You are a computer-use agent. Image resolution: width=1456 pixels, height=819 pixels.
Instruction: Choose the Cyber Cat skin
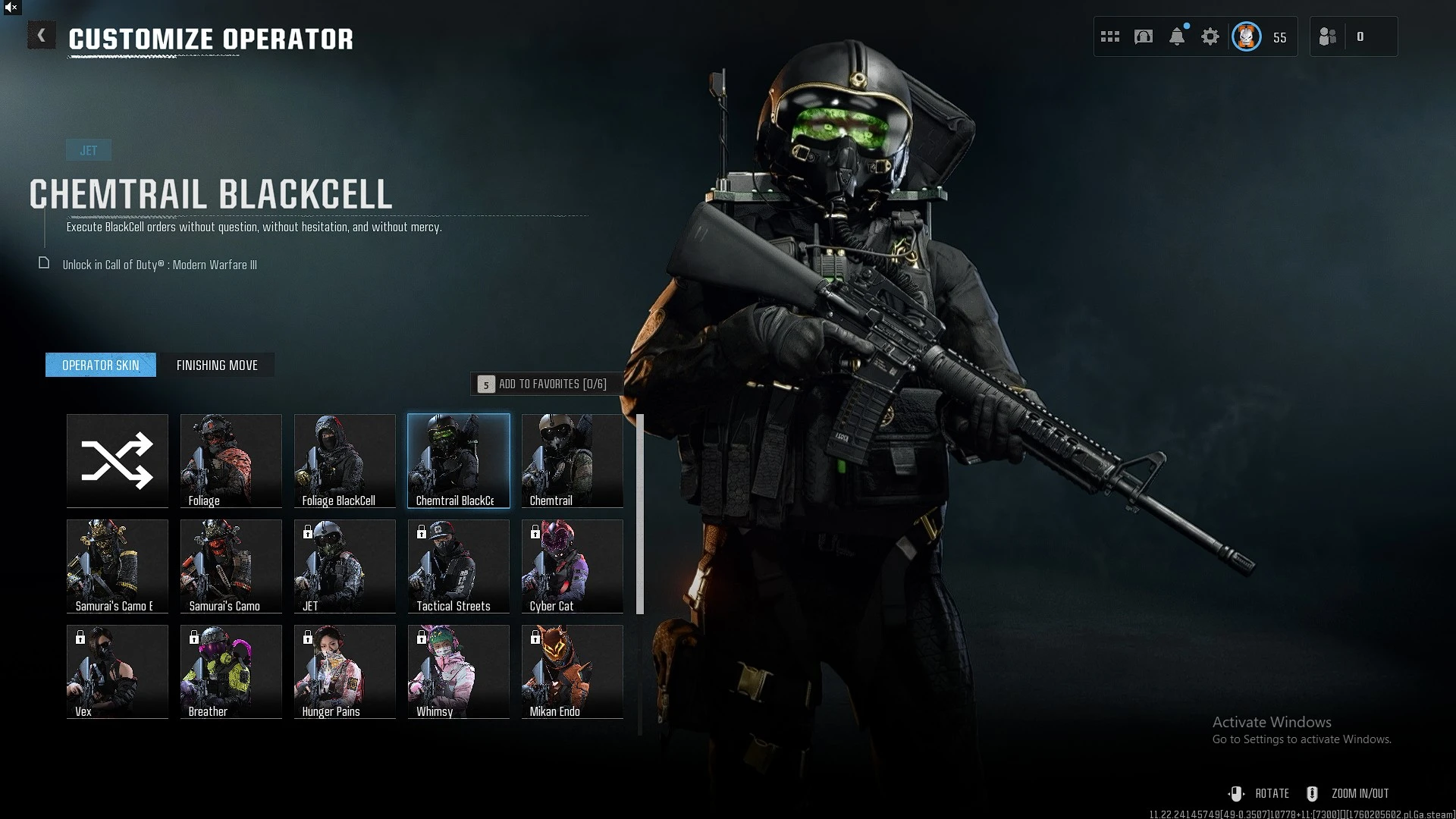tap(573, 566)
